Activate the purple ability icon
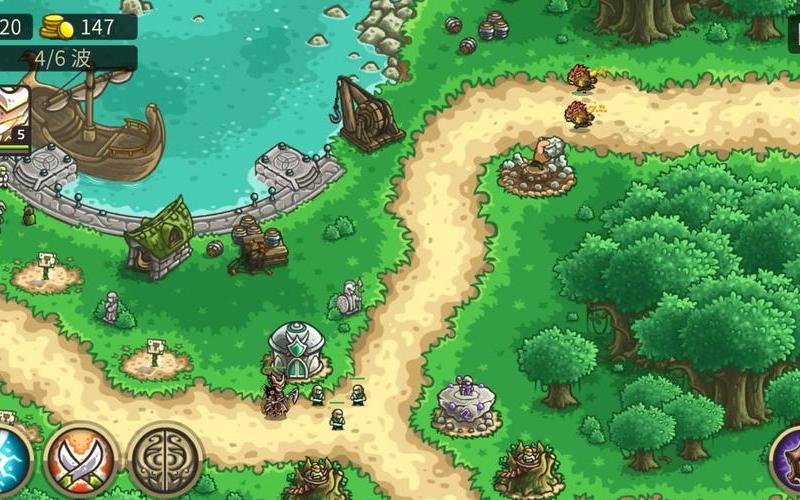Screen dimensions: 800x500 tap(790, 461)
